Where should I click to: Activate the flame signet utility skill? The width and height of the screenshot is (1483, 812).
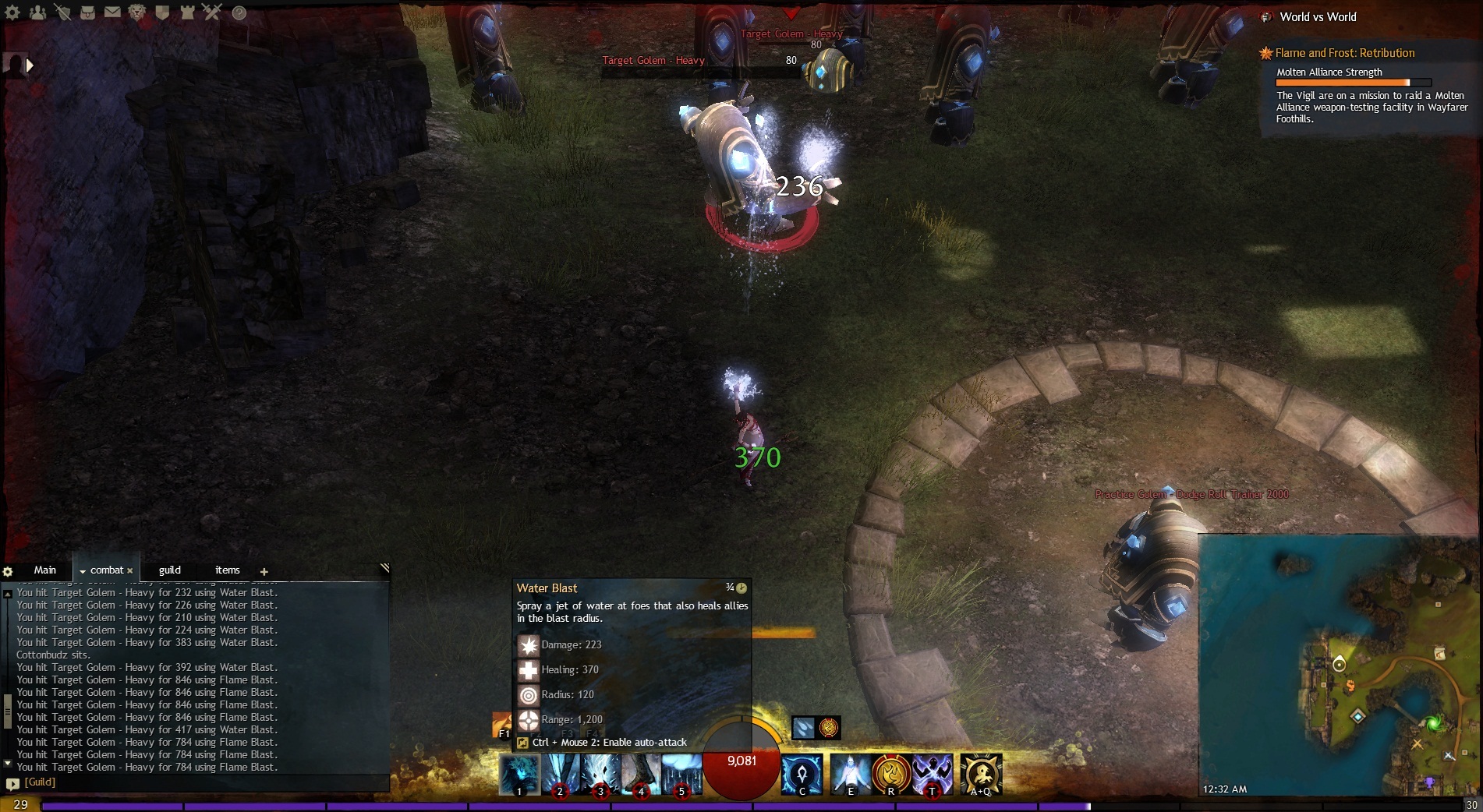pyautogui.click(x=891, y=775)
